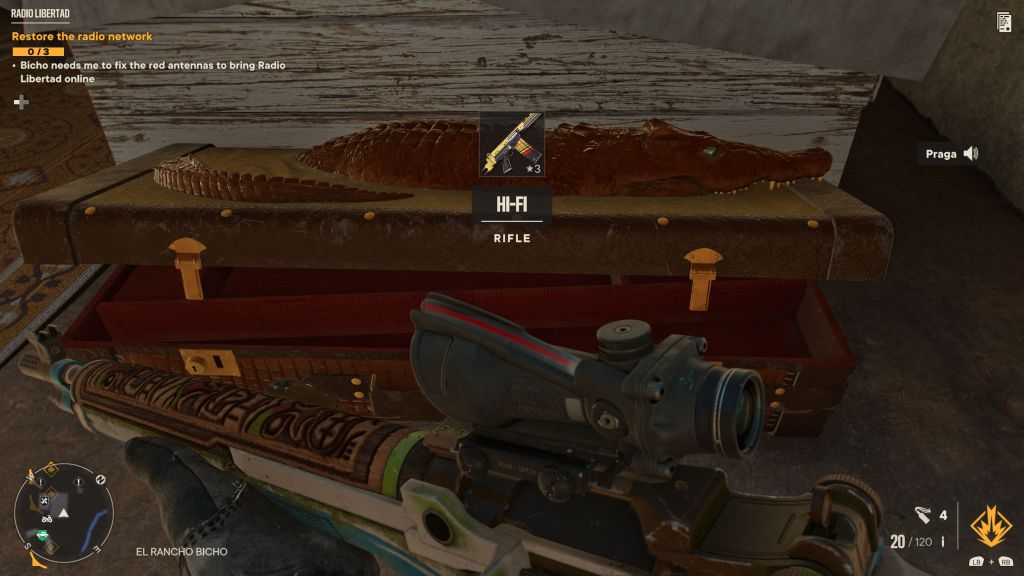
Task: Select the throwing knife gadget icon
Action: pos(923,515)
